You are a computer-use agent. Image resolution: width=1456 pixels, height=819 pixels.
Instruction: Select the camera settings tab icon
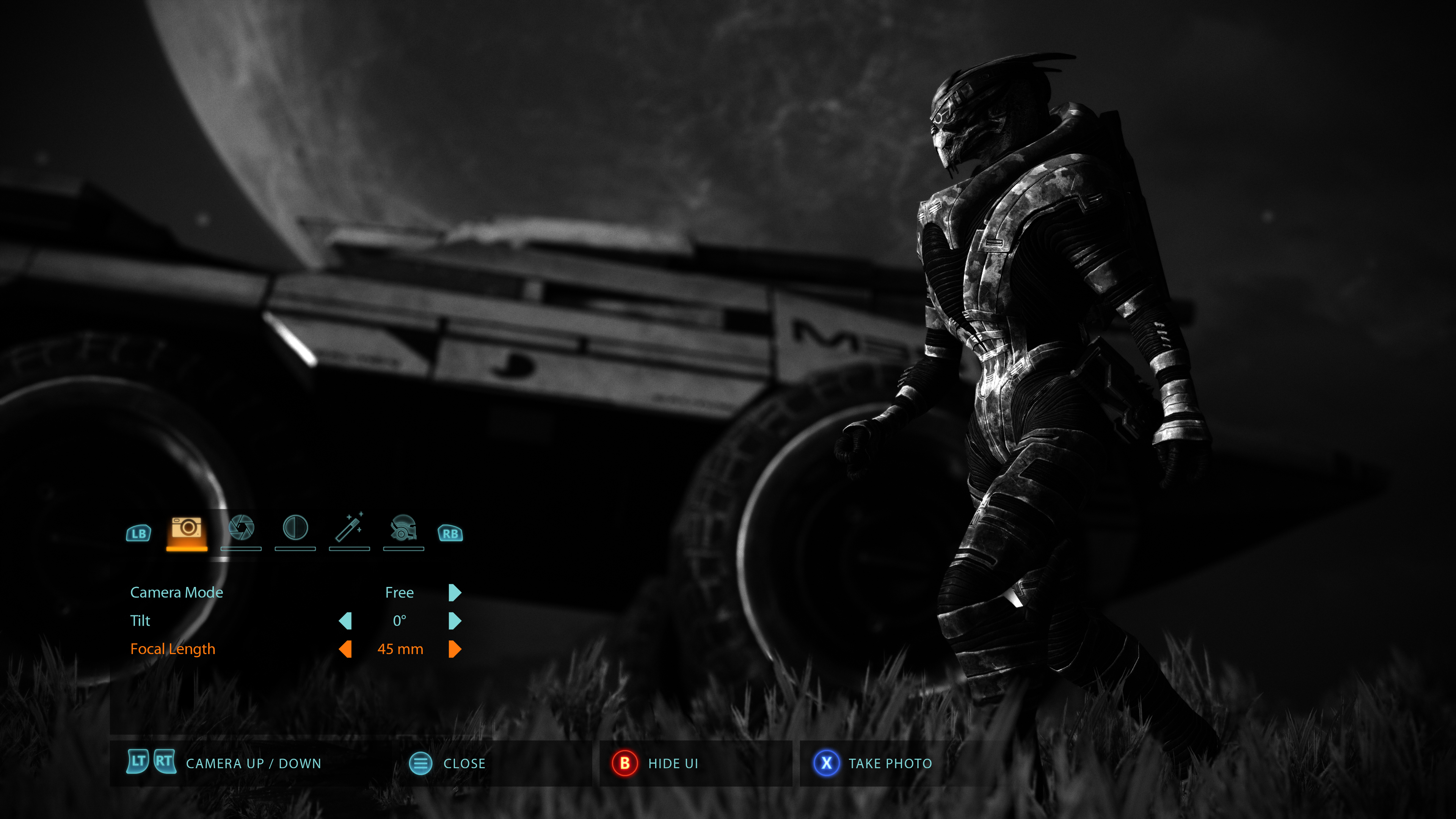coord(187,530)
